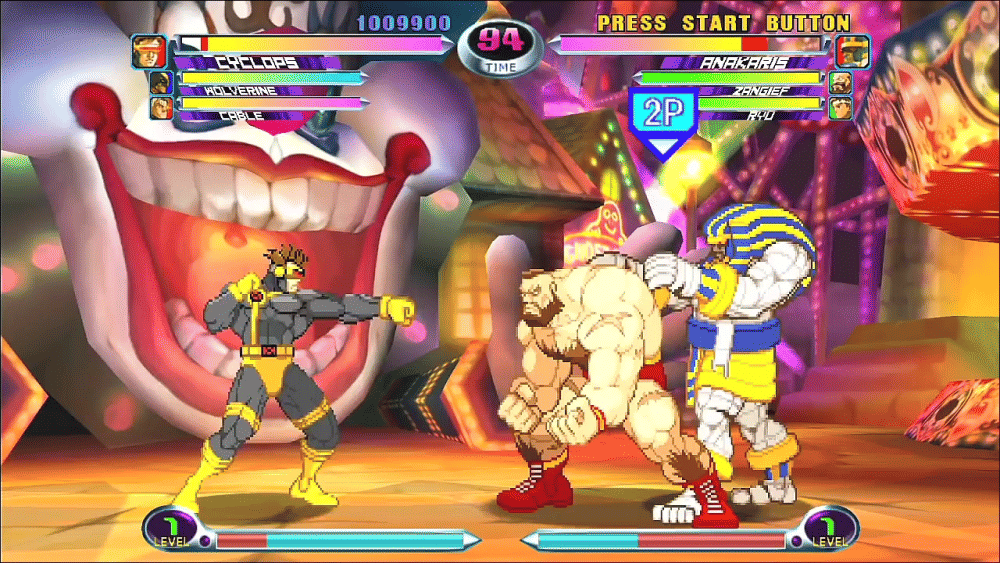Click Ryu's partner portrait
1000x563 pixels.
pos(840,107)
